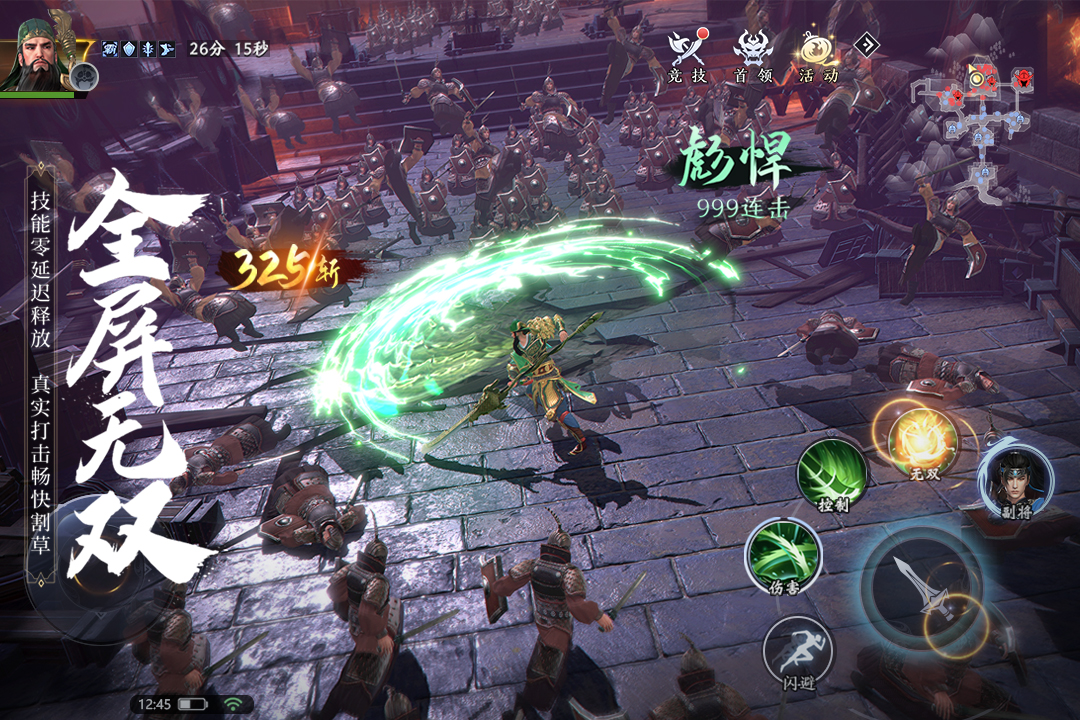Expand the top menu with the diamond arrow
1080x720 pixels.
(x=866, y=44)
